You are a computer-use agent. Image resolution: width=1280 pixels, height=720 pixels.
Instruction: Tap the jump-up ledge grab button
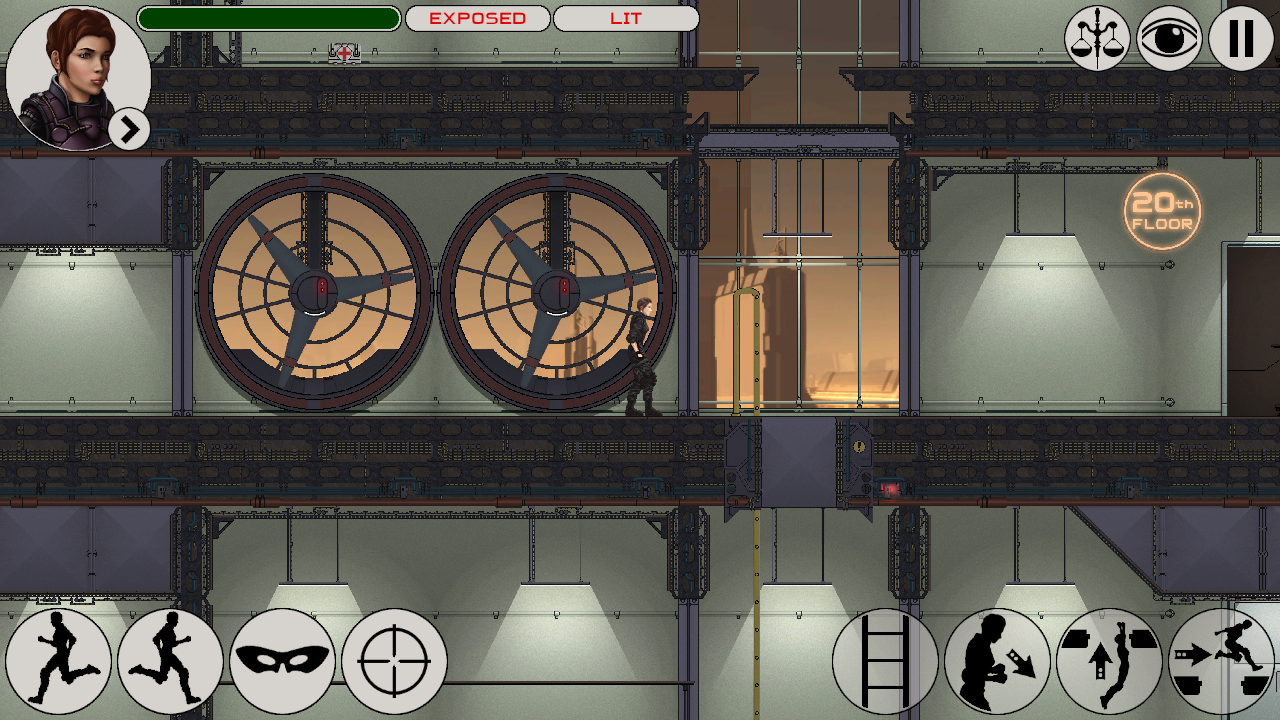pyautogui.click(x=1109, y=661)
